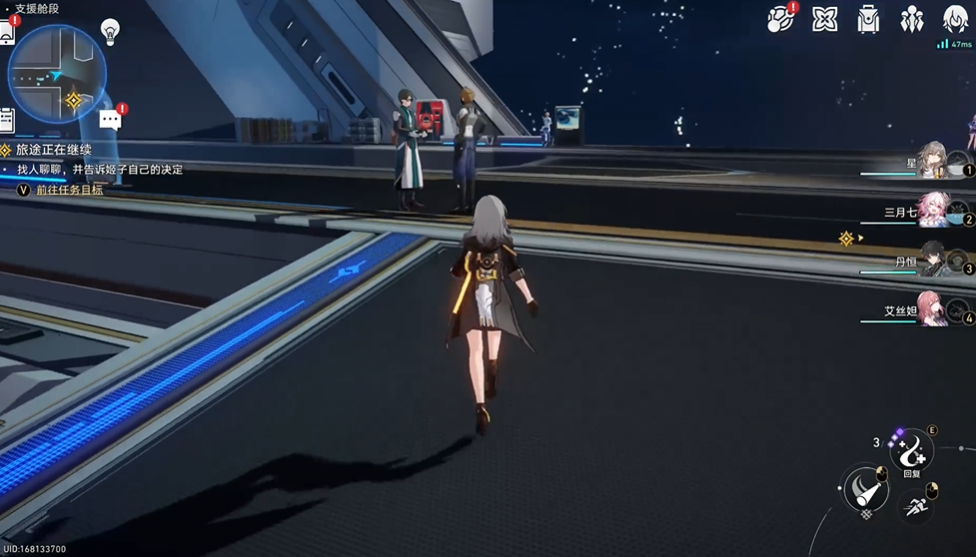Screen dimensions: 976x557
Task: Use the 回复 technique skill
Action: tap(911, 453)
